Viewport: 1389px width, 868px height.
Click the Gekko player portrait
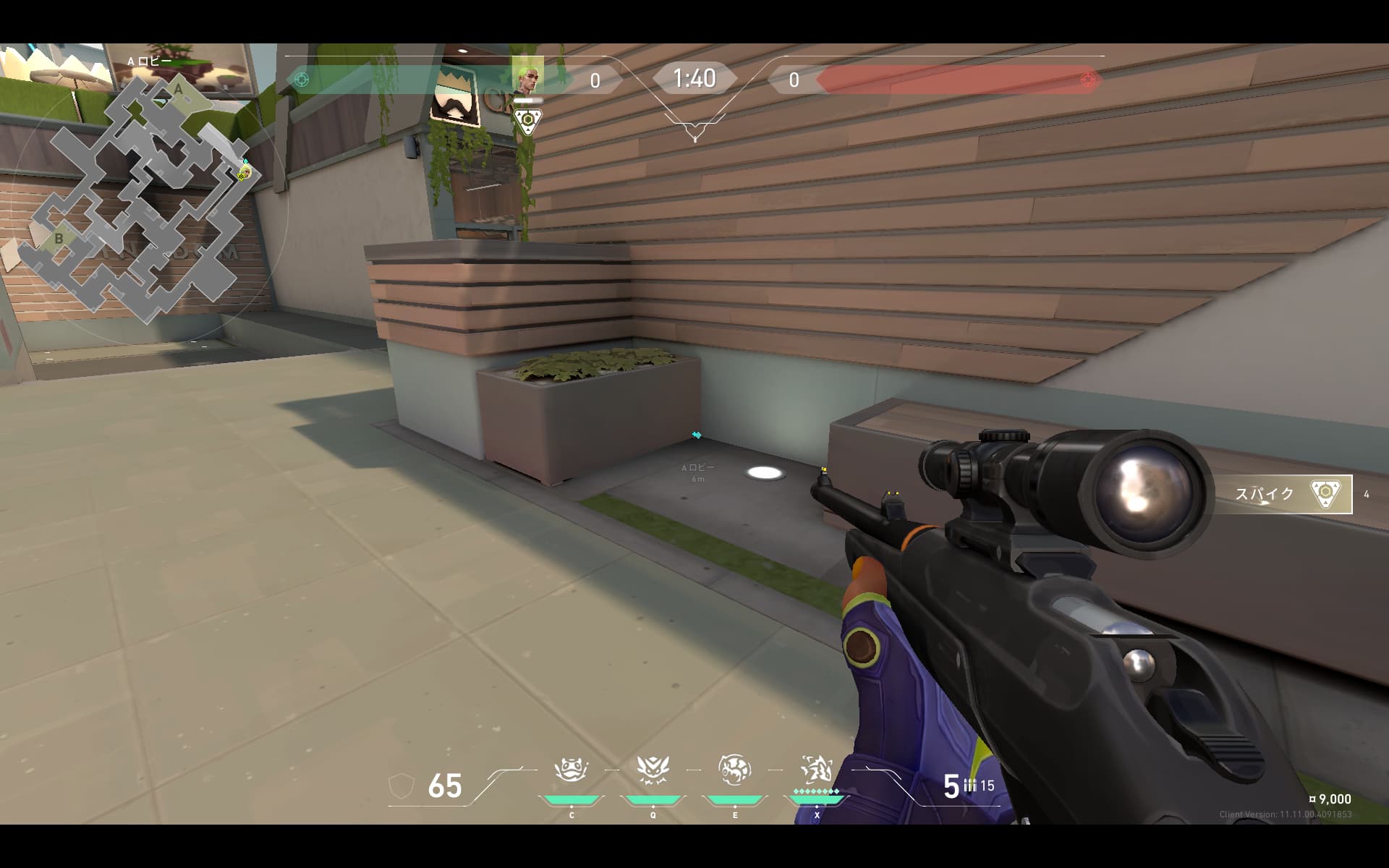(528, 77)
